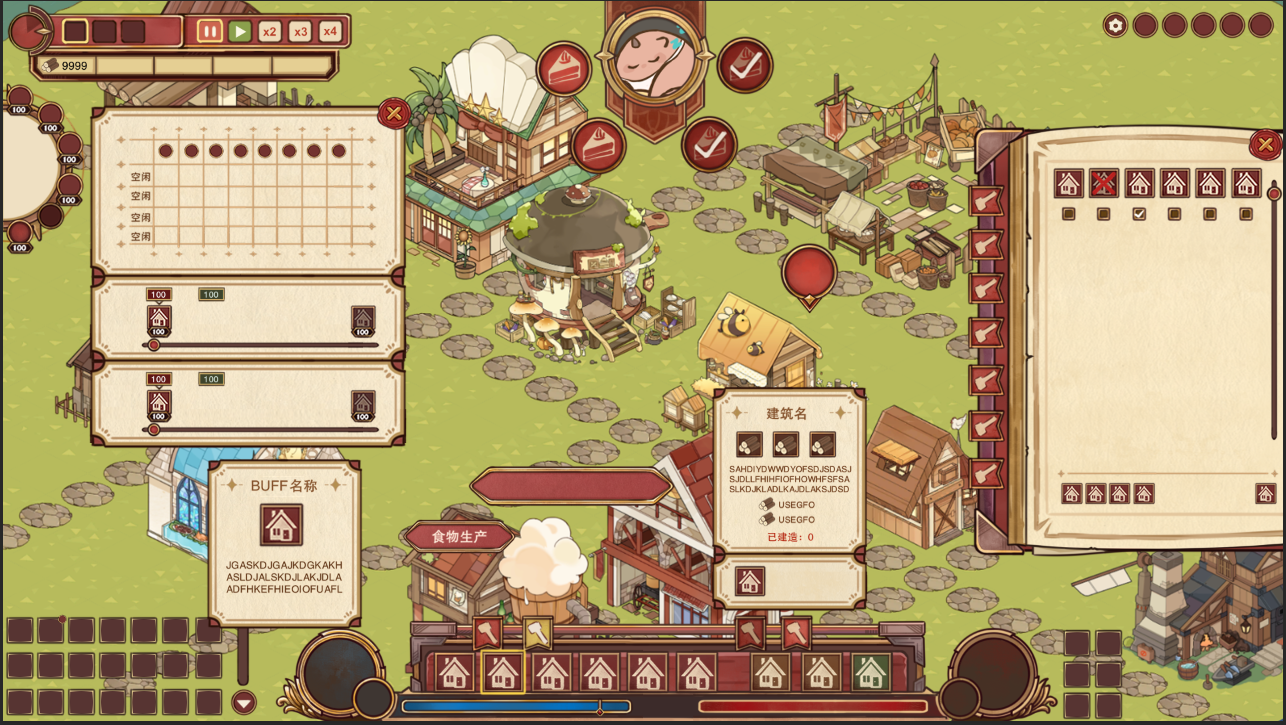
Task: Close the open book panel
Action: pyautogui.click(x=1265, y=145)
